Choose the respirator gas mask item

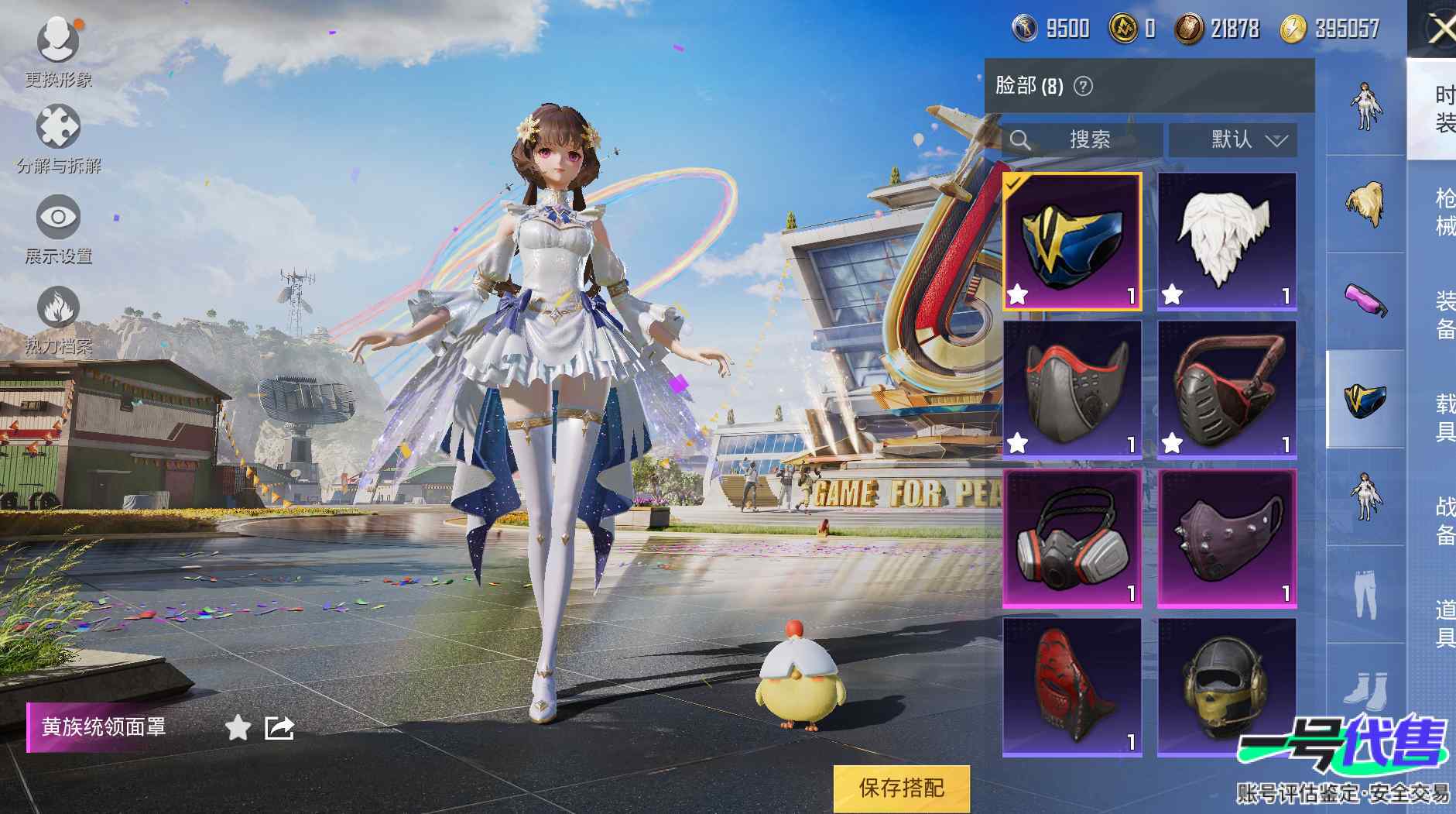coord(1072,538)
